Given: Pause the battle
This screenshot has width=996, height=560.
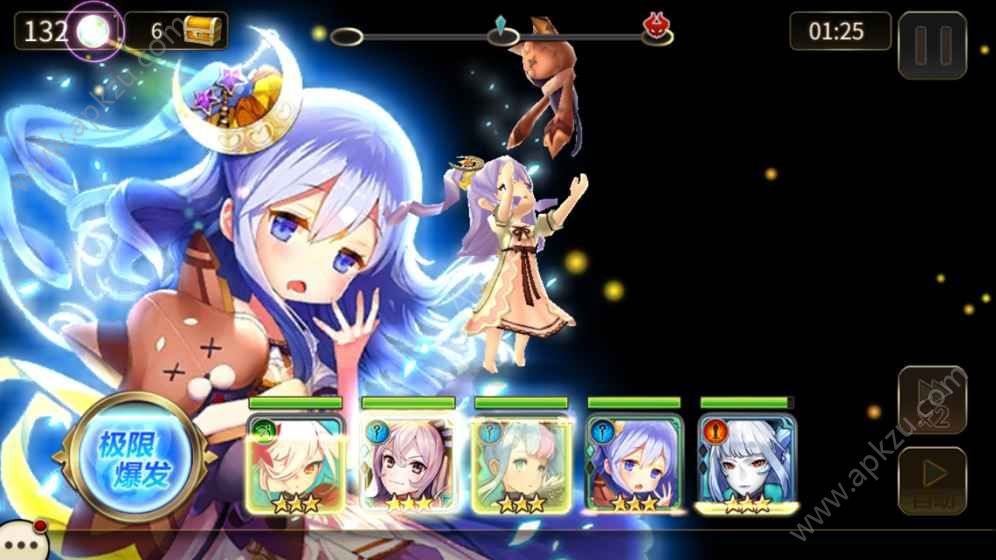Looking at the screenshot, I should click(x=932, y=45).
